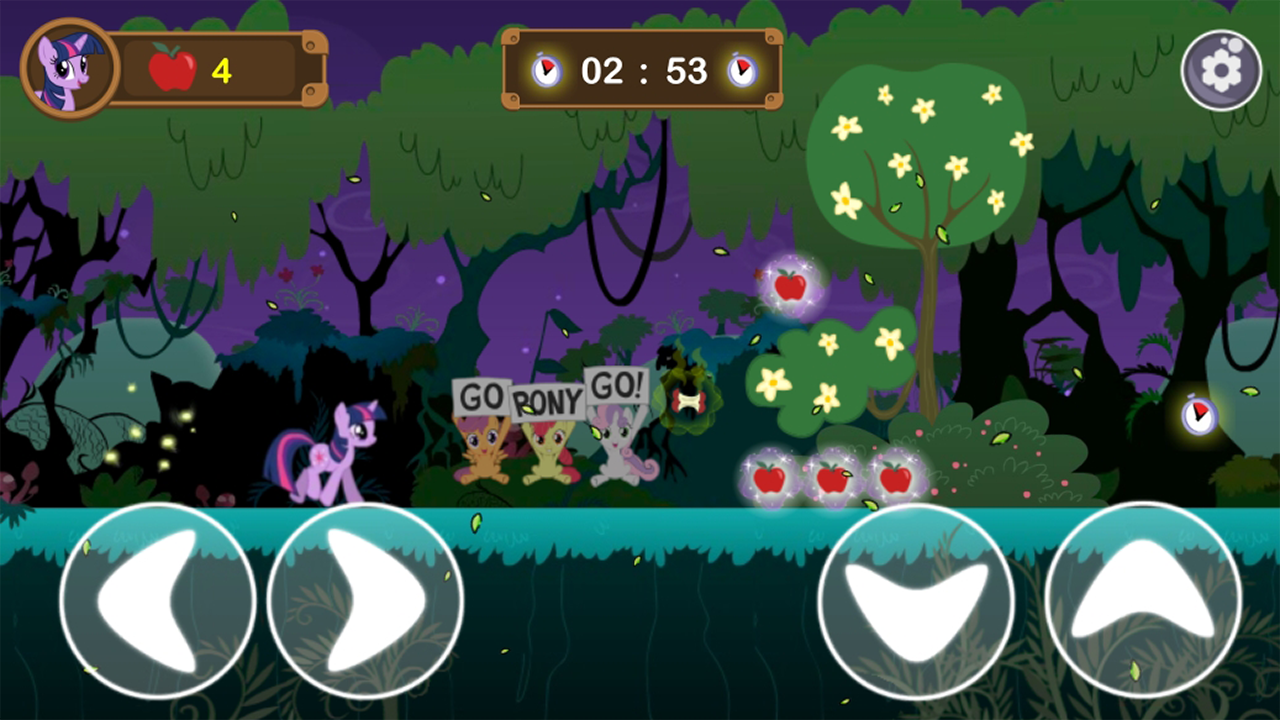Click the apple count number display

click(x=222, y=70)
